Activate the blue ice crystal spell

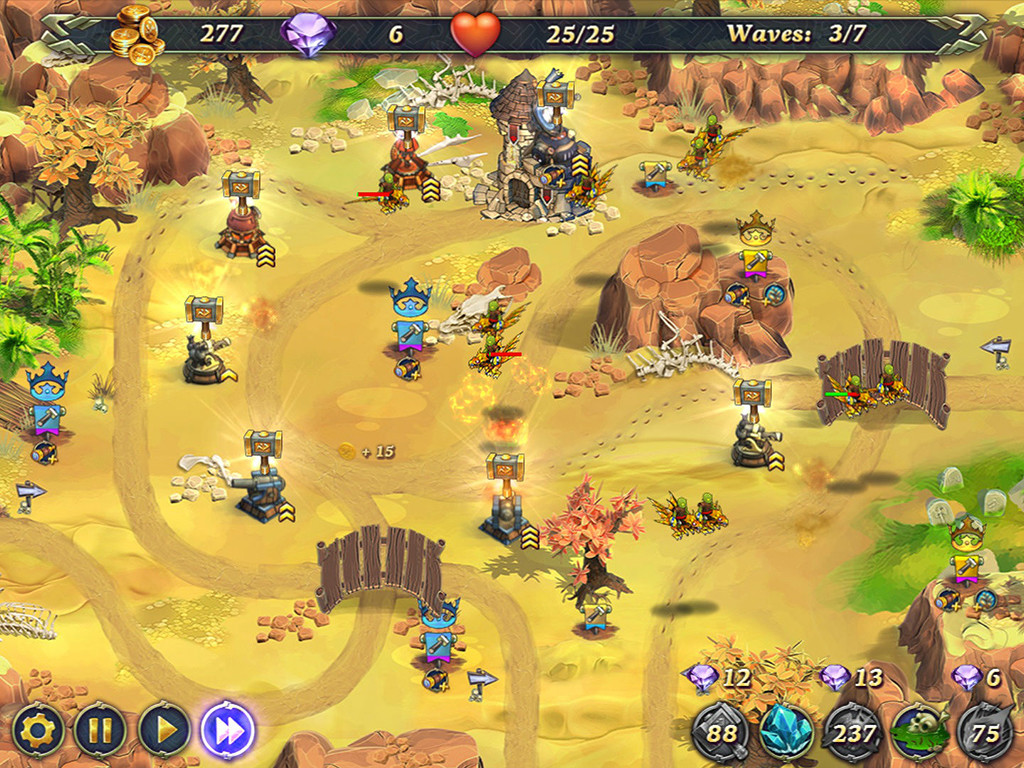tap(786, 733)
